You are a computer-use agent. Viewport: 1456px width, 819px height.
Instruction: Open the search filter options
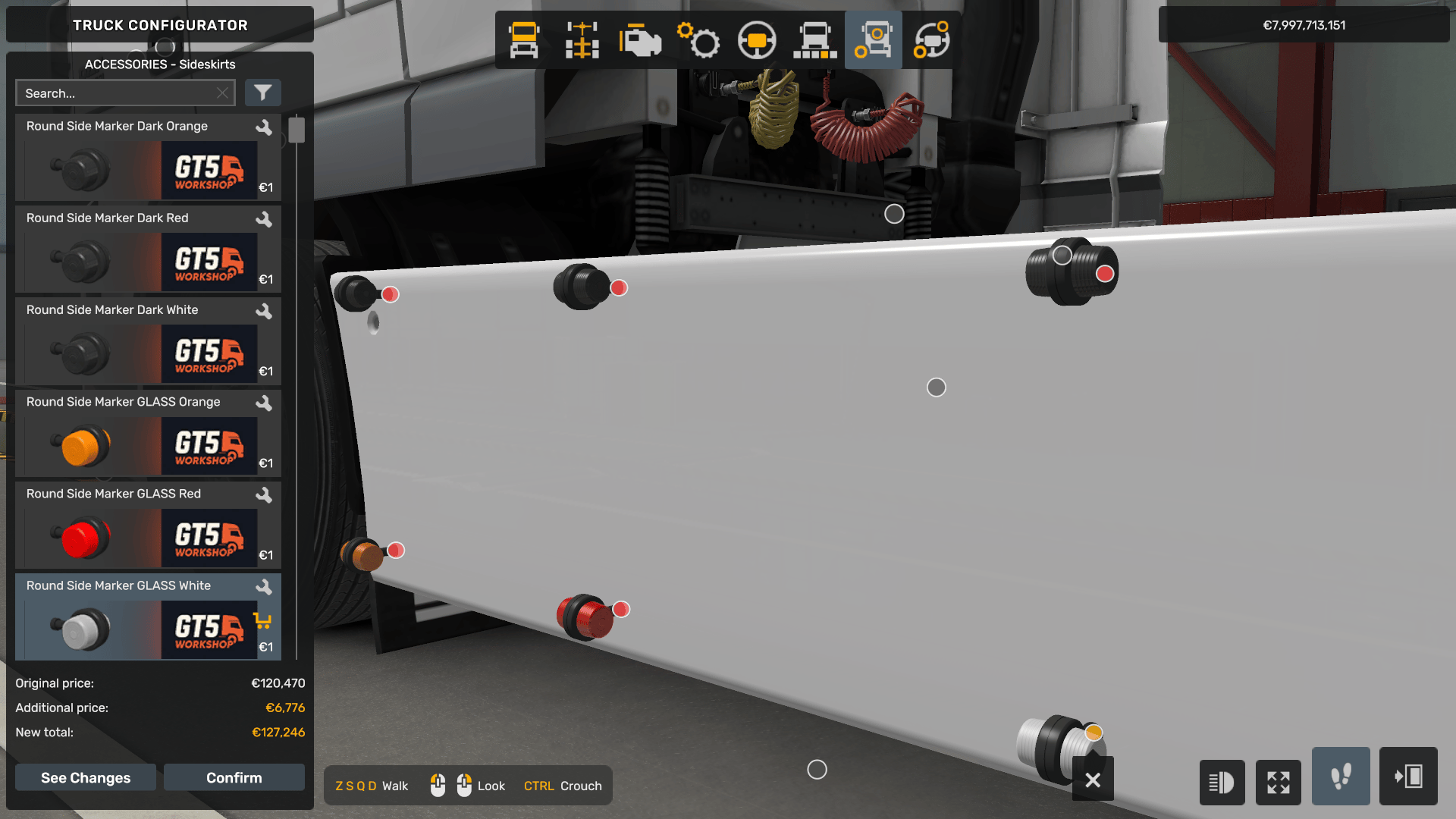[x=263, y=93]
